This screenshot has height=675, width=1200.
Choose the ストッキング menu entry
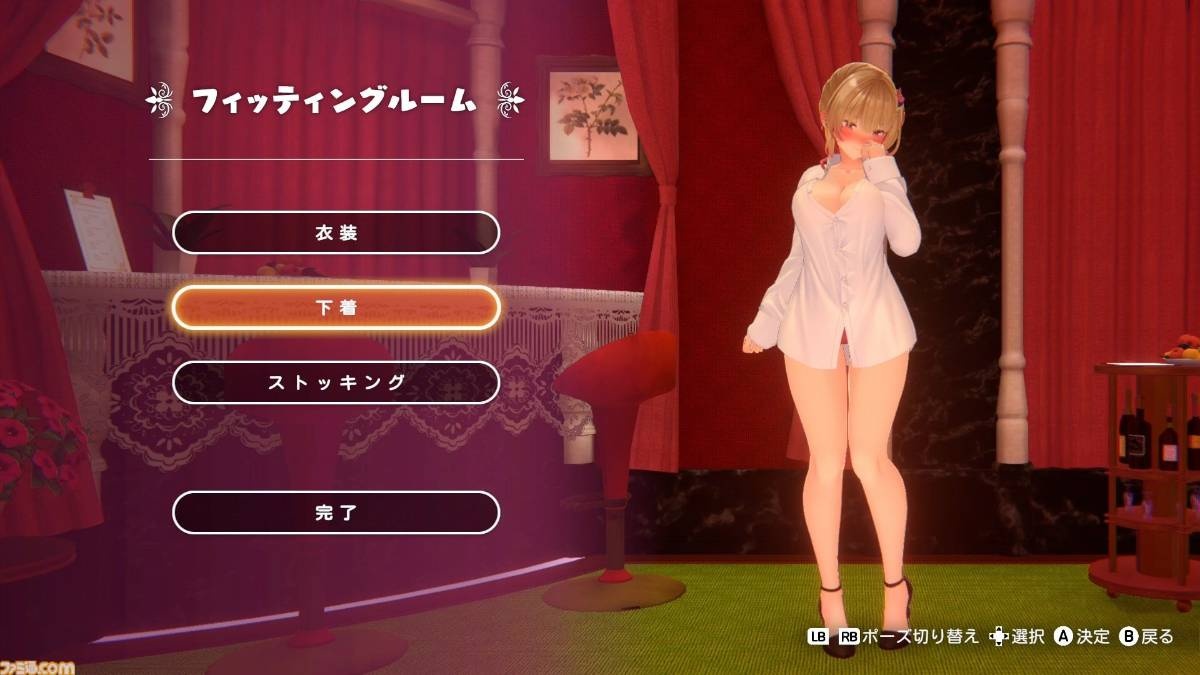point(336,382)
